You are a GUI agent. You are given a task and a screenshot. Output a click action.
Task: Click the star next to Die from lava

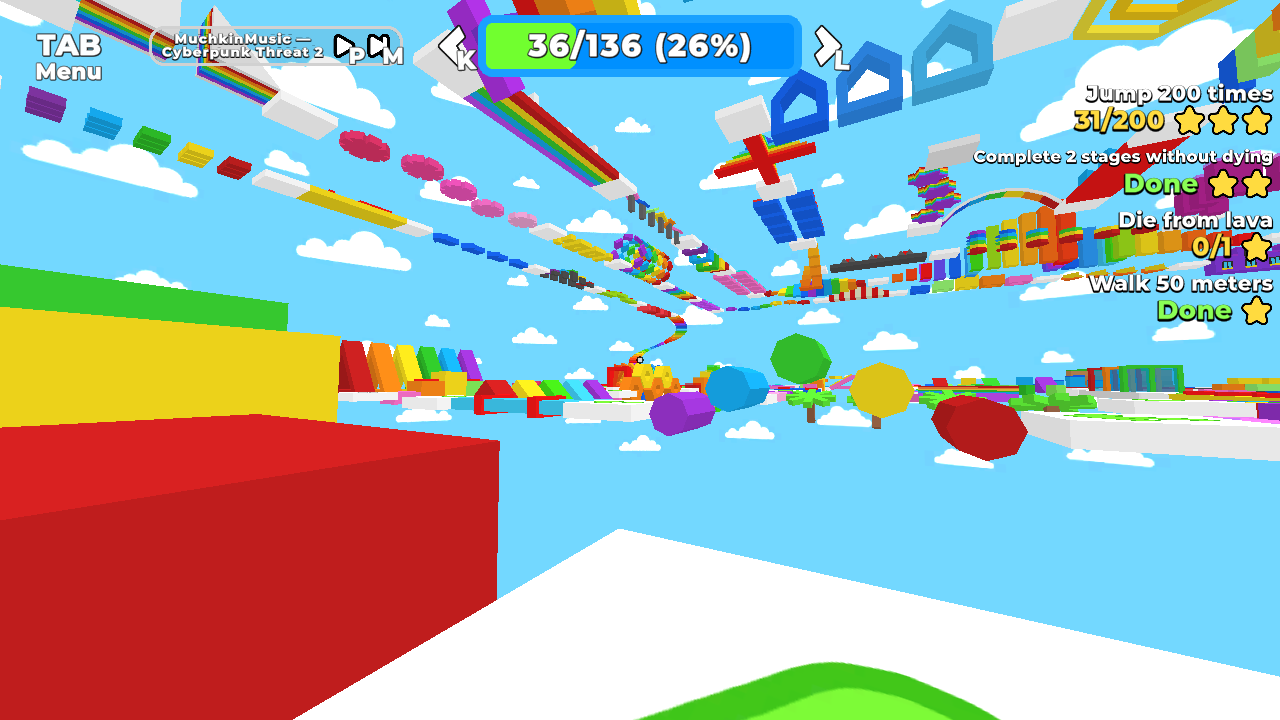point(1257,246)
